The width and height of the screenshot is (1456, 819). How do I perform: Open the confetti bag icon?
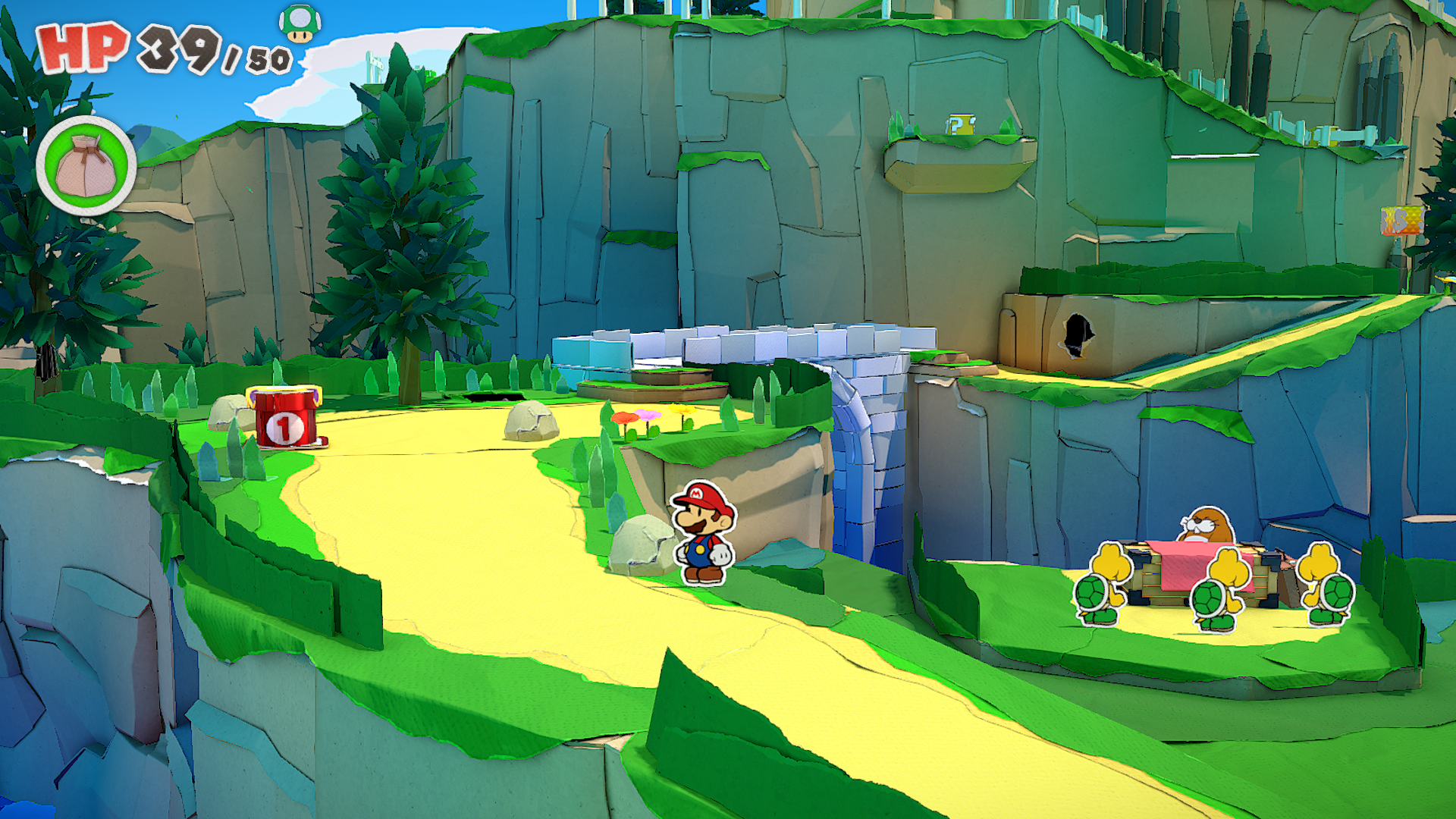[x=86, y=166]
